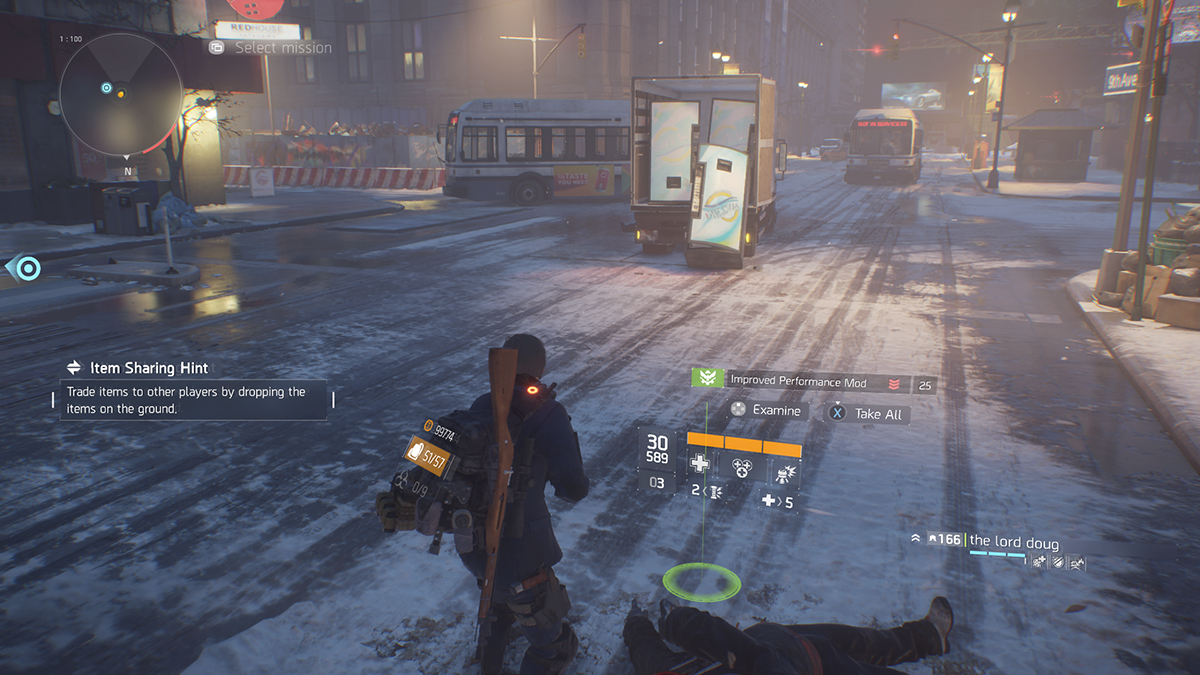Viewport: 1200px width, 675px height.
Task: Take All items from the loot
Action: [868, 413]
